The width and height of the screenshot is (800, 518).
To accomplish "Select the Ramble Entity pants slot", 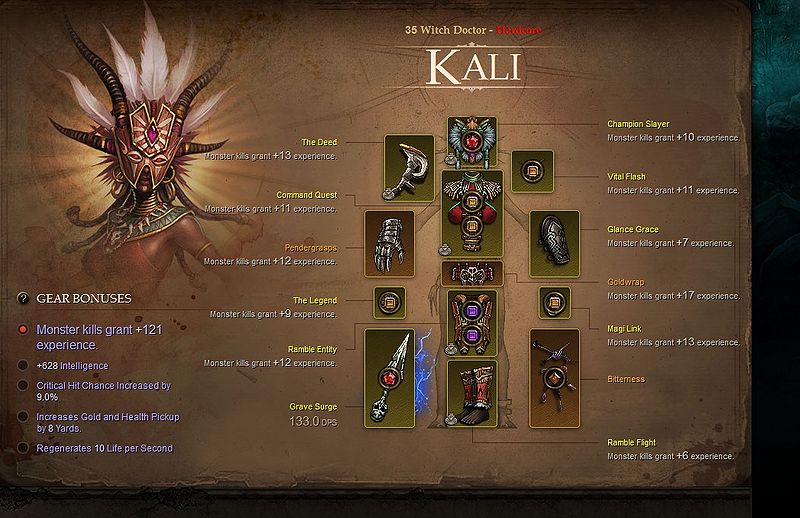I will coord(472,323).
